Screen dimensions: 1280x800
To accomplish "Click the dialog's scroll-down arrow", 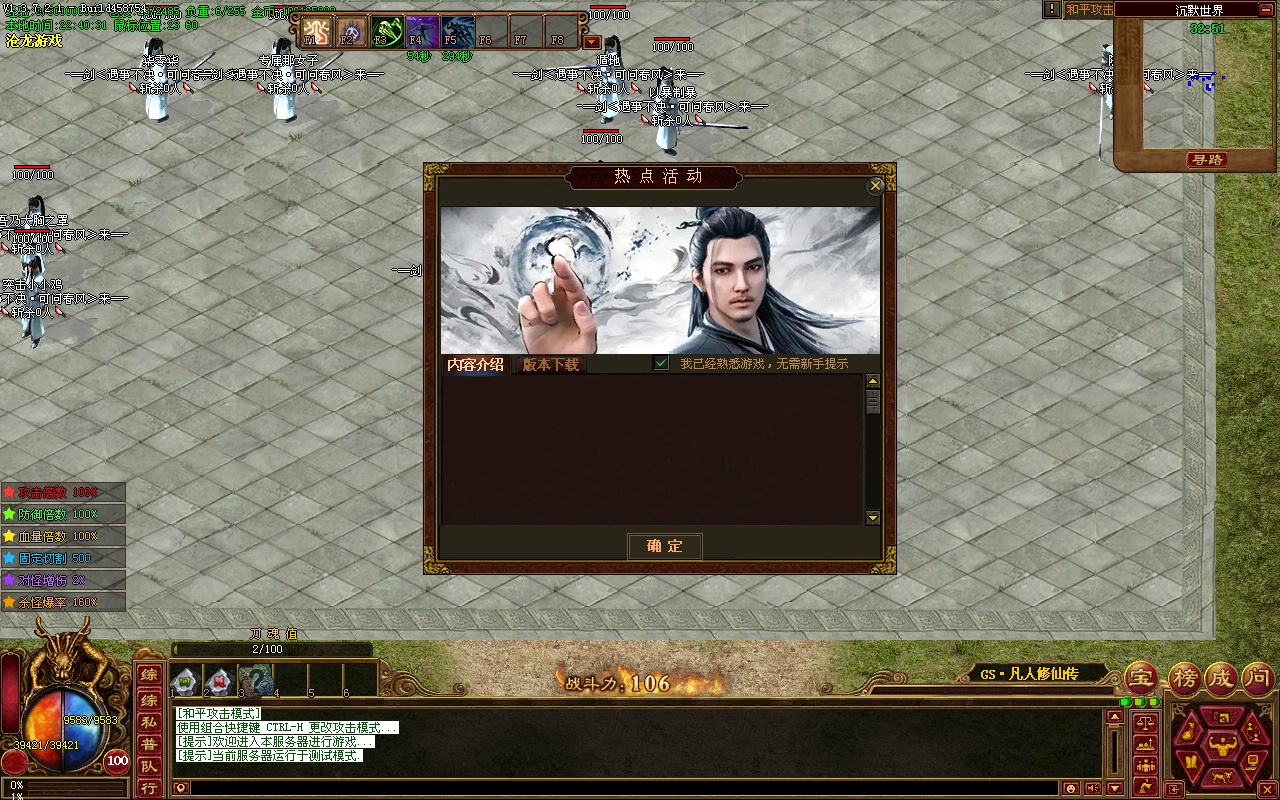I will (873, 518).
